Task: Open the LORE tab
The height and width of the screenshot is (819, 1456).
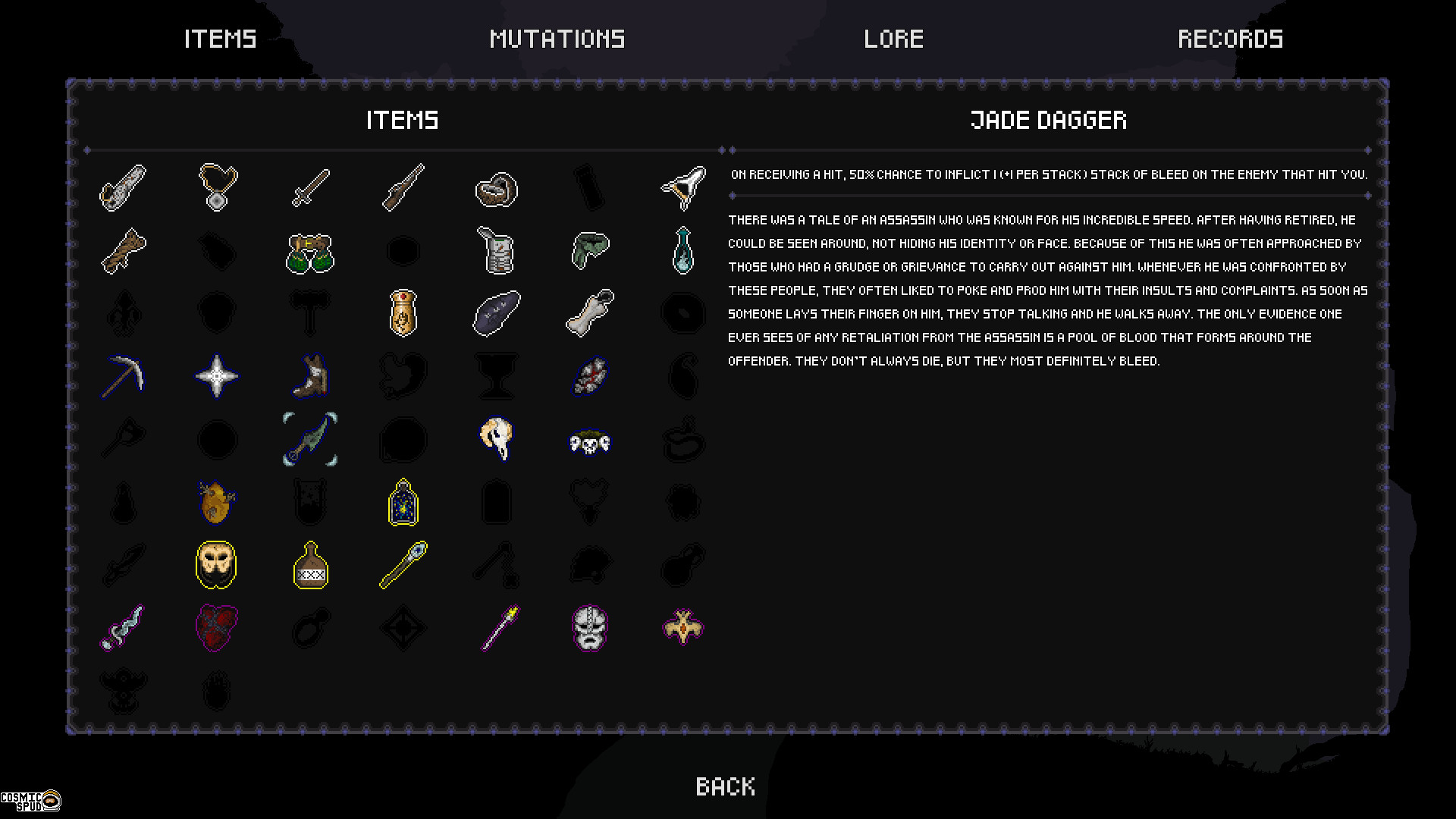Action: (x=893, y=39)
